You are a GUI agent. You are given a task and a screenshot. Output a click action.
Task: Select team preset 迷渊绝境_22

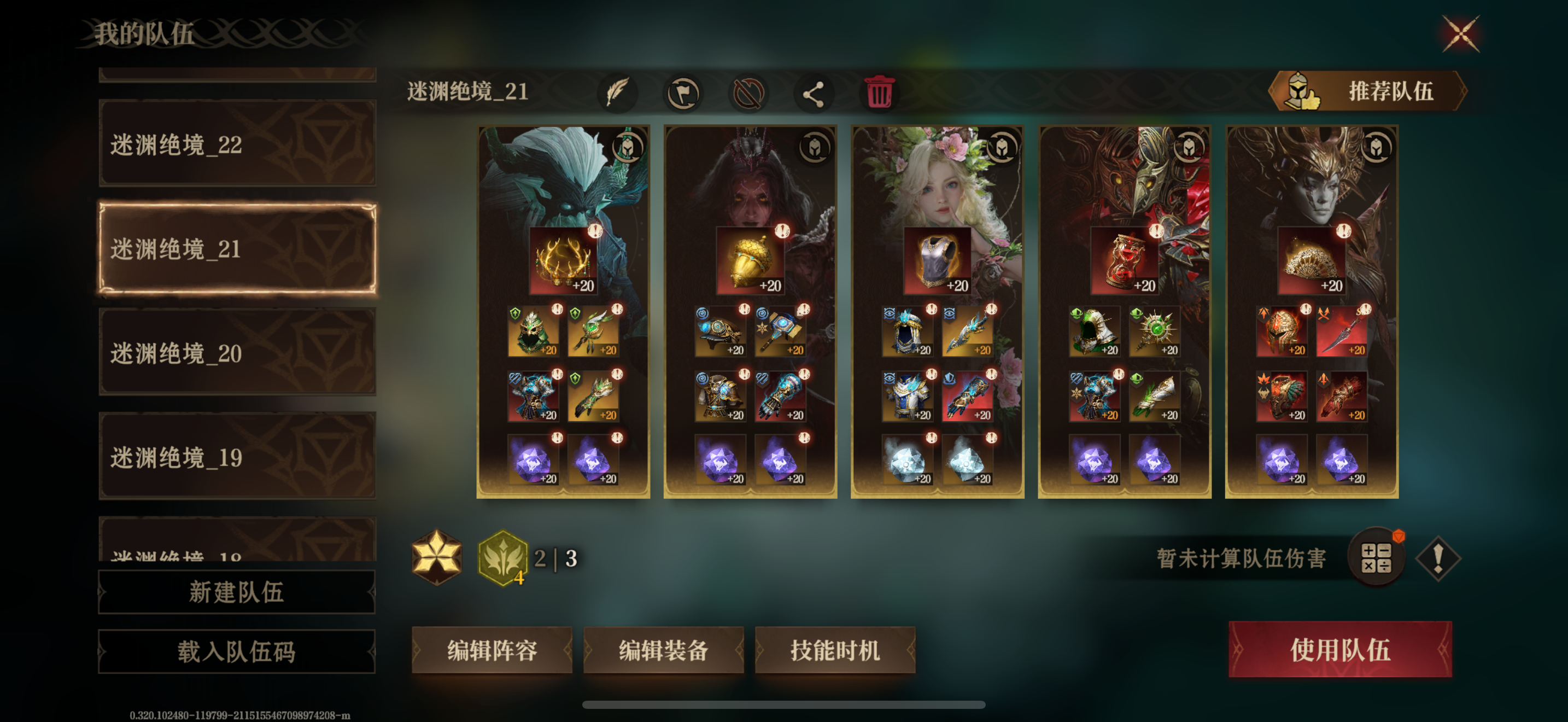click(x=237, y=146)
